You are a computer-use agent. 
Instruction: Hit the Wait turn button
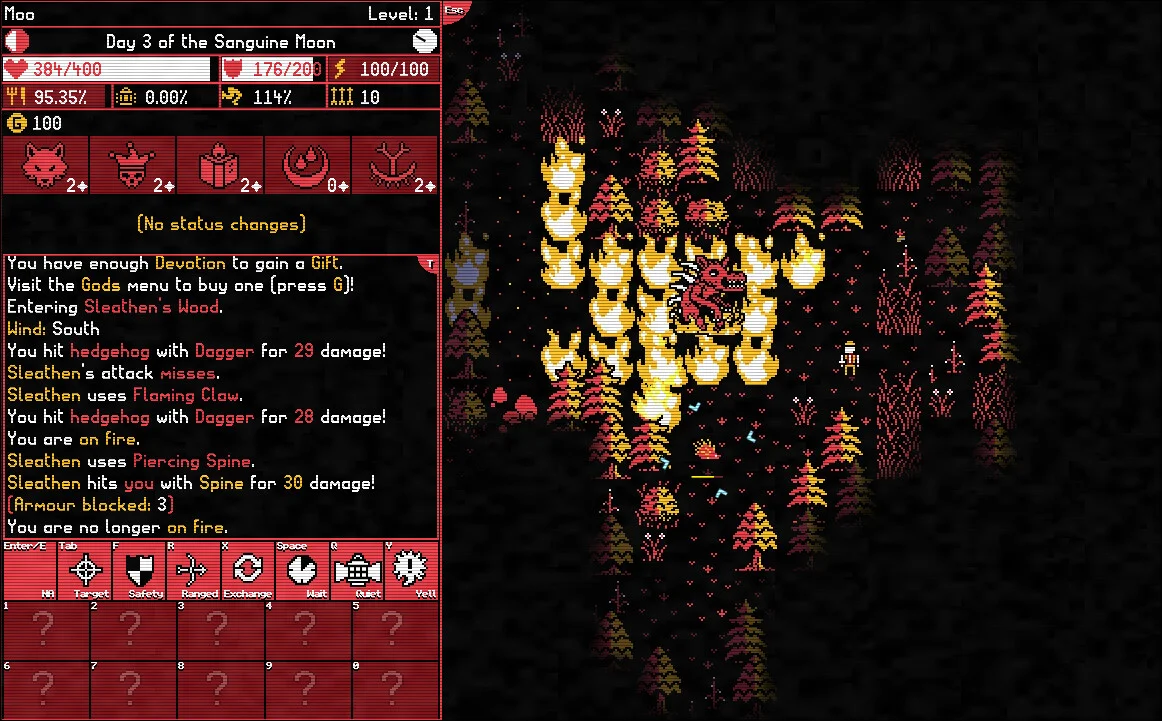(301, 571)
